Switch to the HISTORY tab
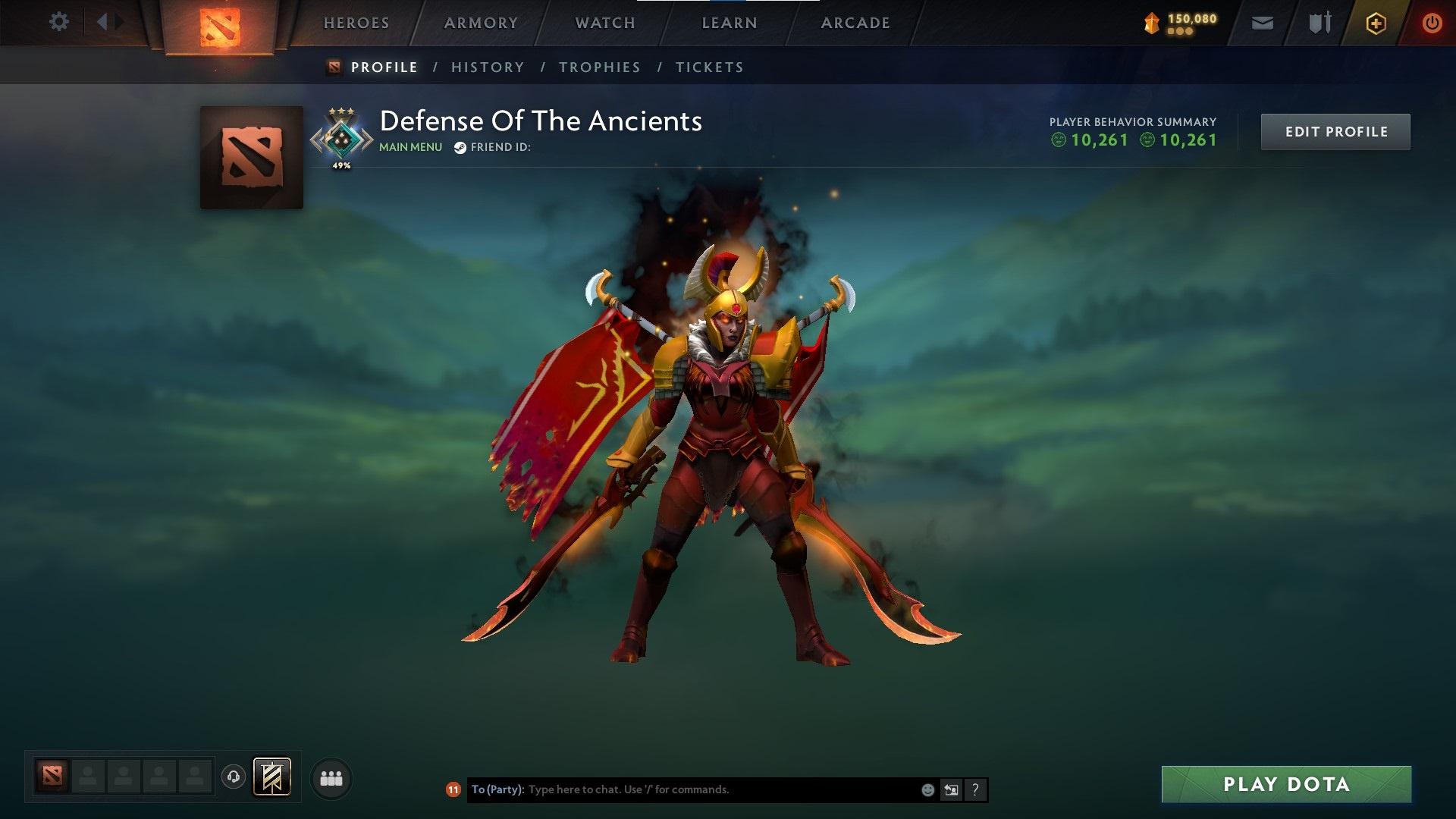The image size is (1456, 819). pyautogui.click(x=487, y=67)
